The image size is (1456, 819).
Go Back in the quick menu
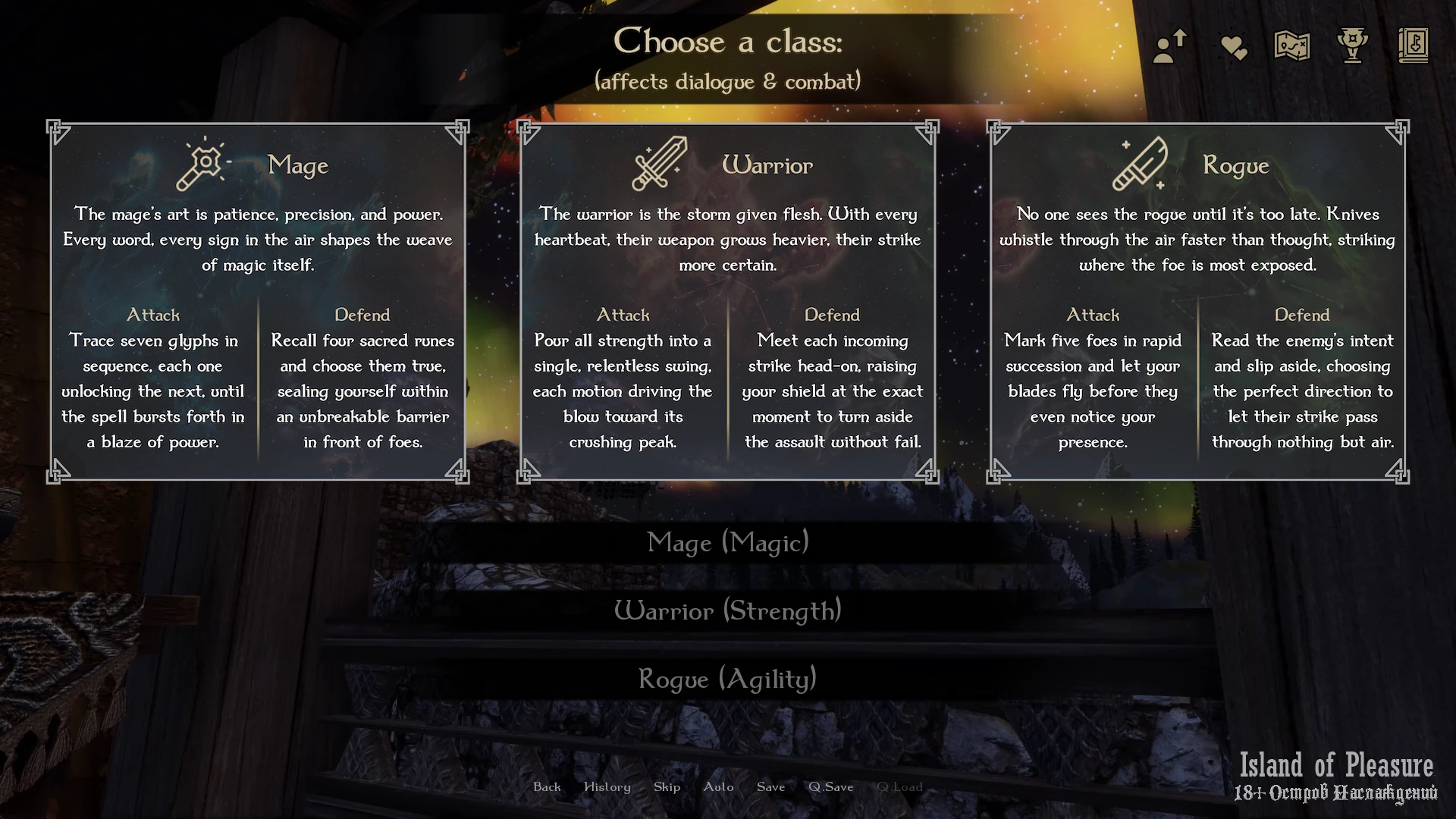pos(547,787)
